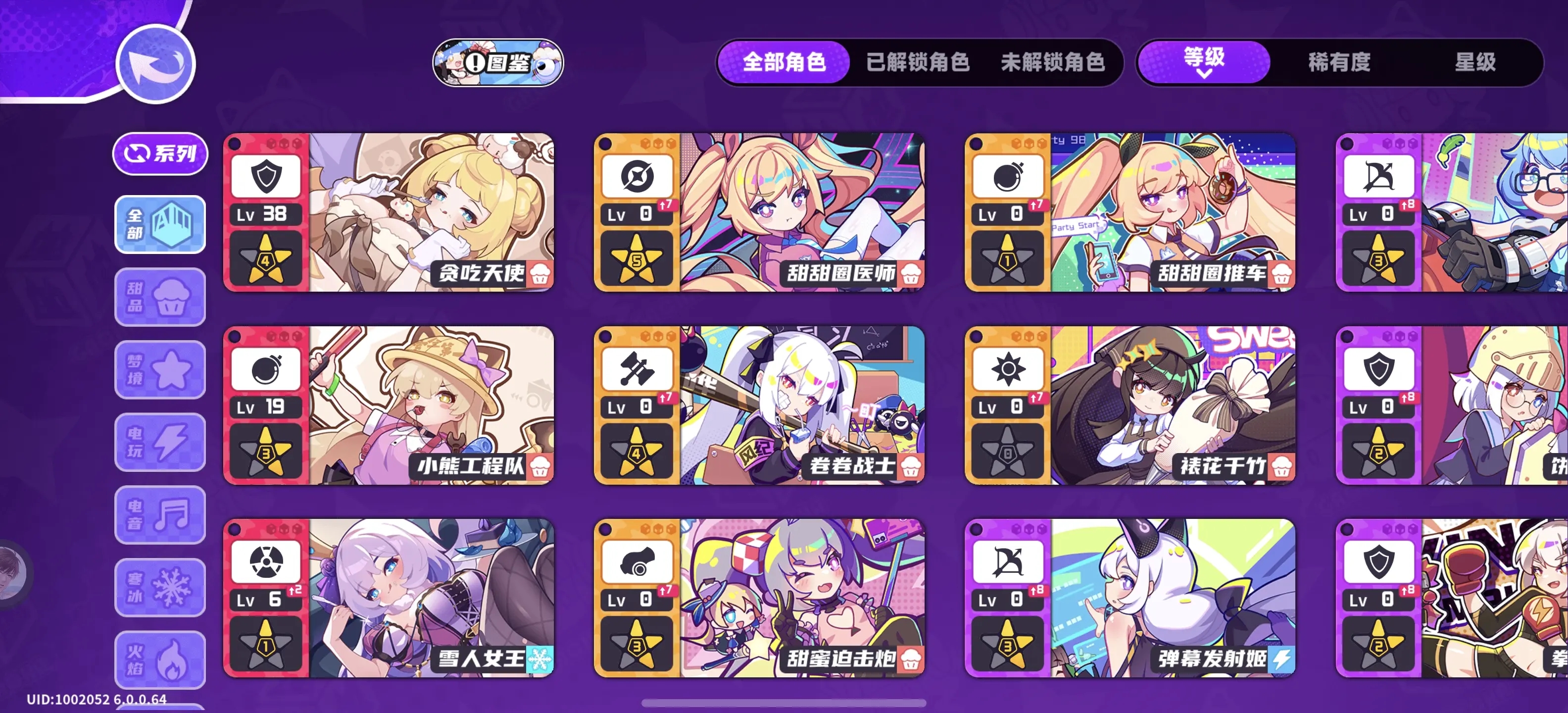The width and height of the screenshot is (1568, 713).
Task: Open the 稀有度 sort option
Action: [x=1337, y=63]
